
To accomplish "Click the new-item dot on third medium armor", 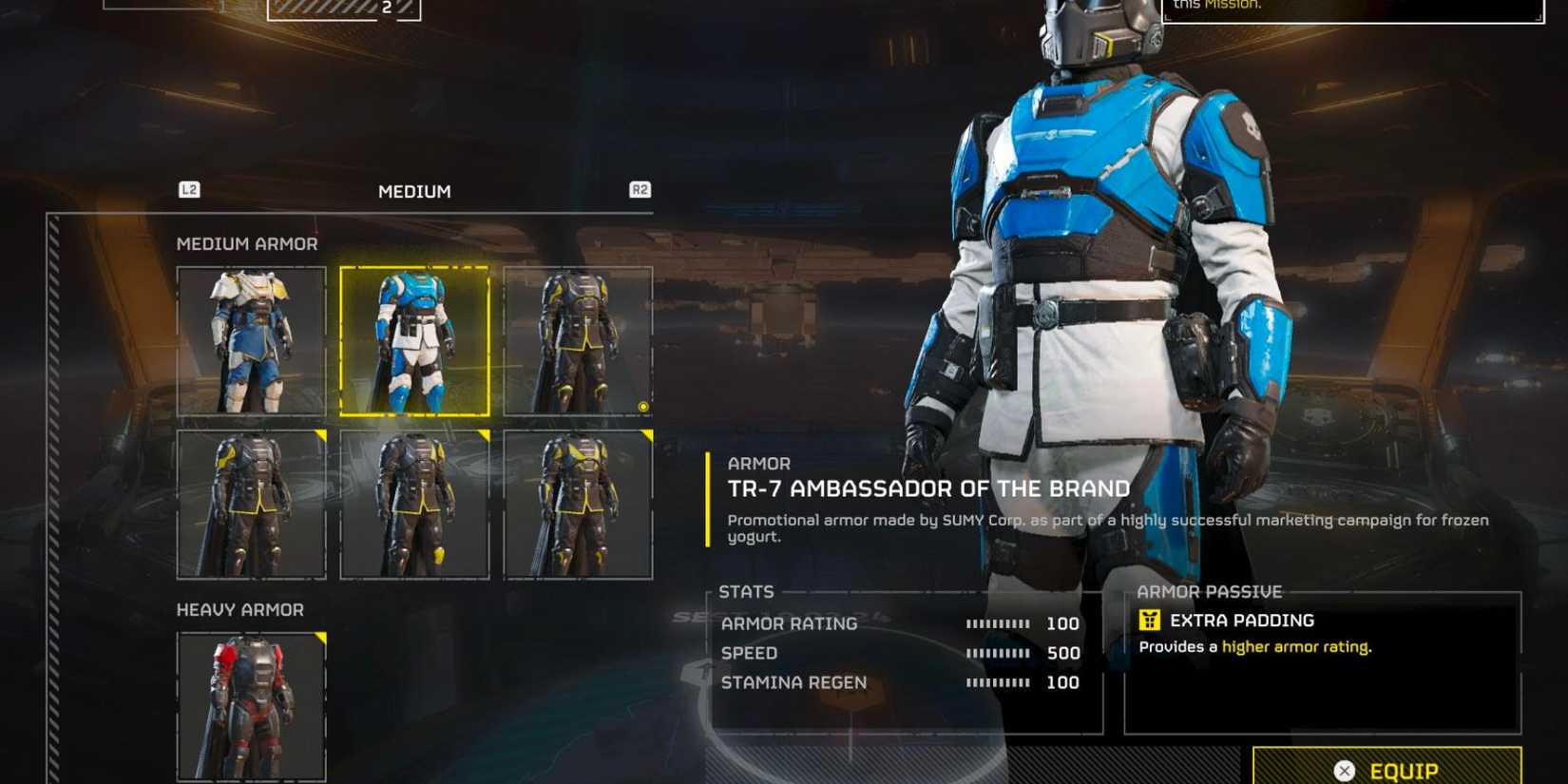I will (642, 407).
